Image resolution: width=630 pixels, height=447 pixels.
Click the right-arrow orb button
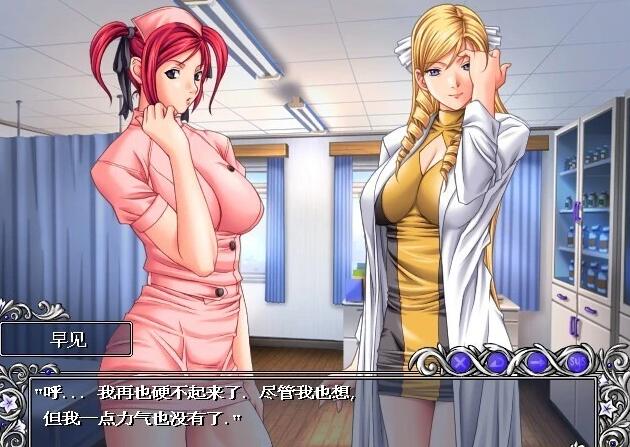point(537,360)
